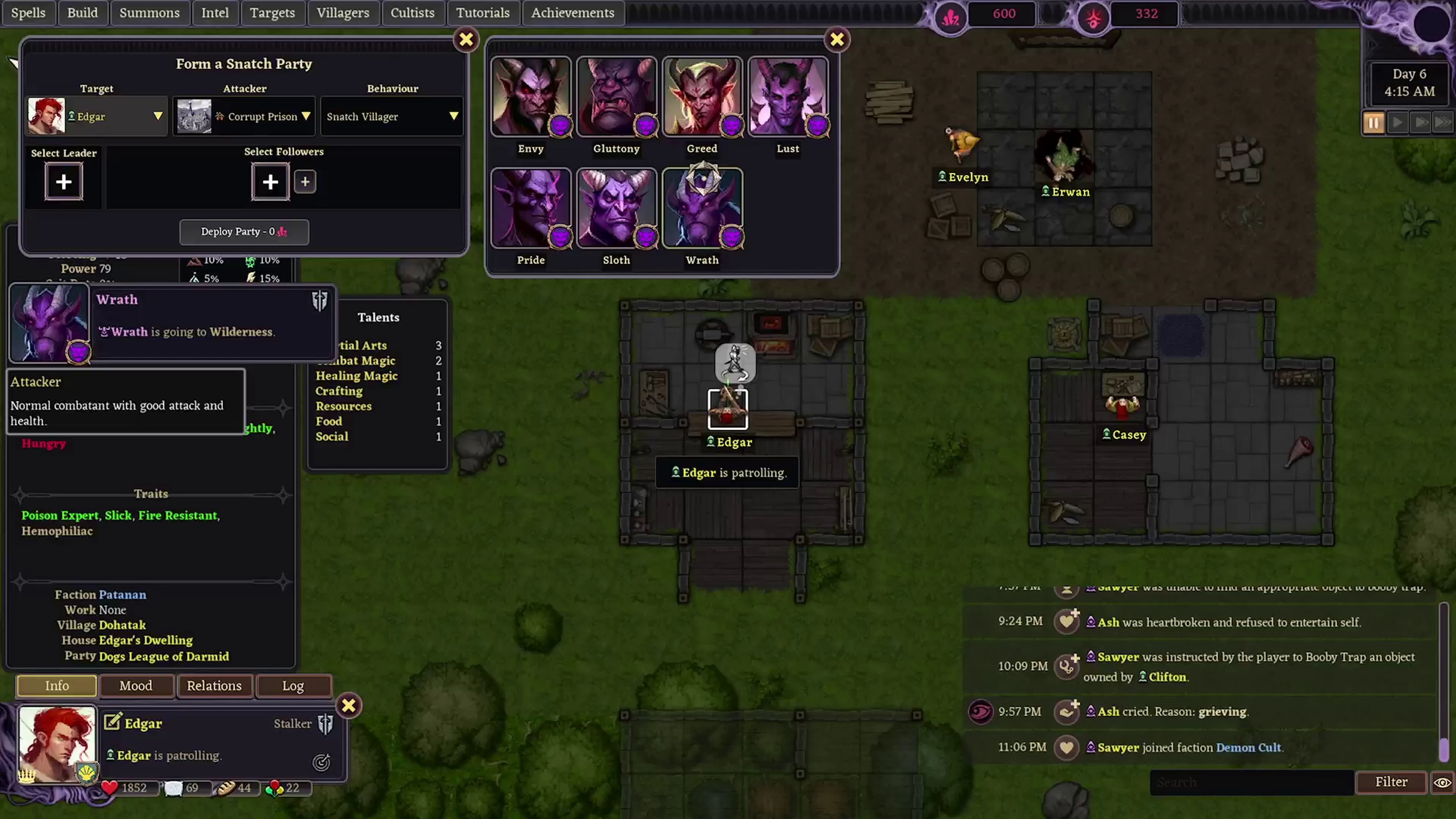The width and height of the screenshot is (1456, 819).
Task: Click the Deploy Party button
Action: (x=243, y=232)
